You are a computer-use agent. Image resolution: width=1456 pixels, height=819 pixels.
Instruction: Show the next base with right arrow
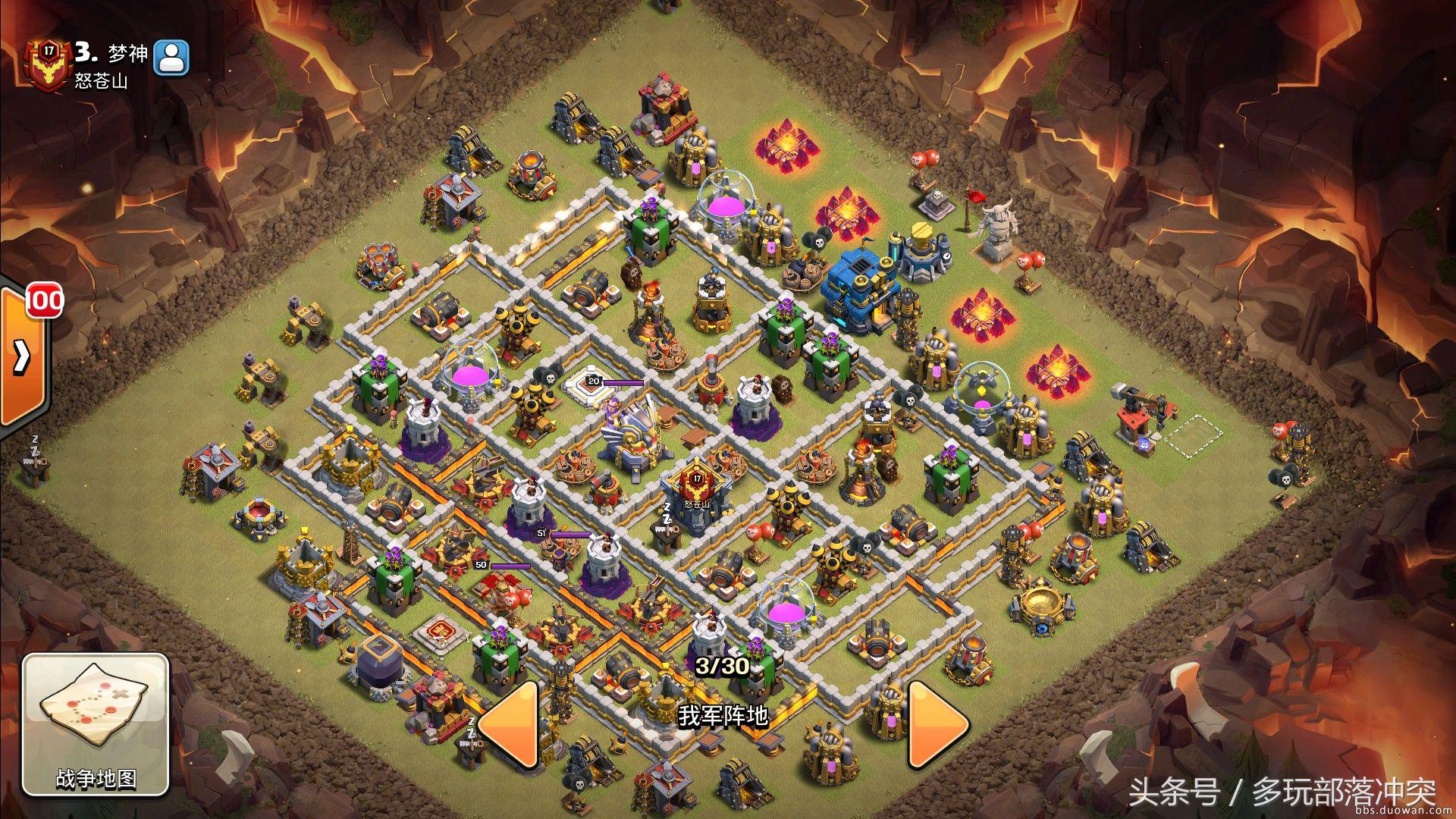click(937, 724)
